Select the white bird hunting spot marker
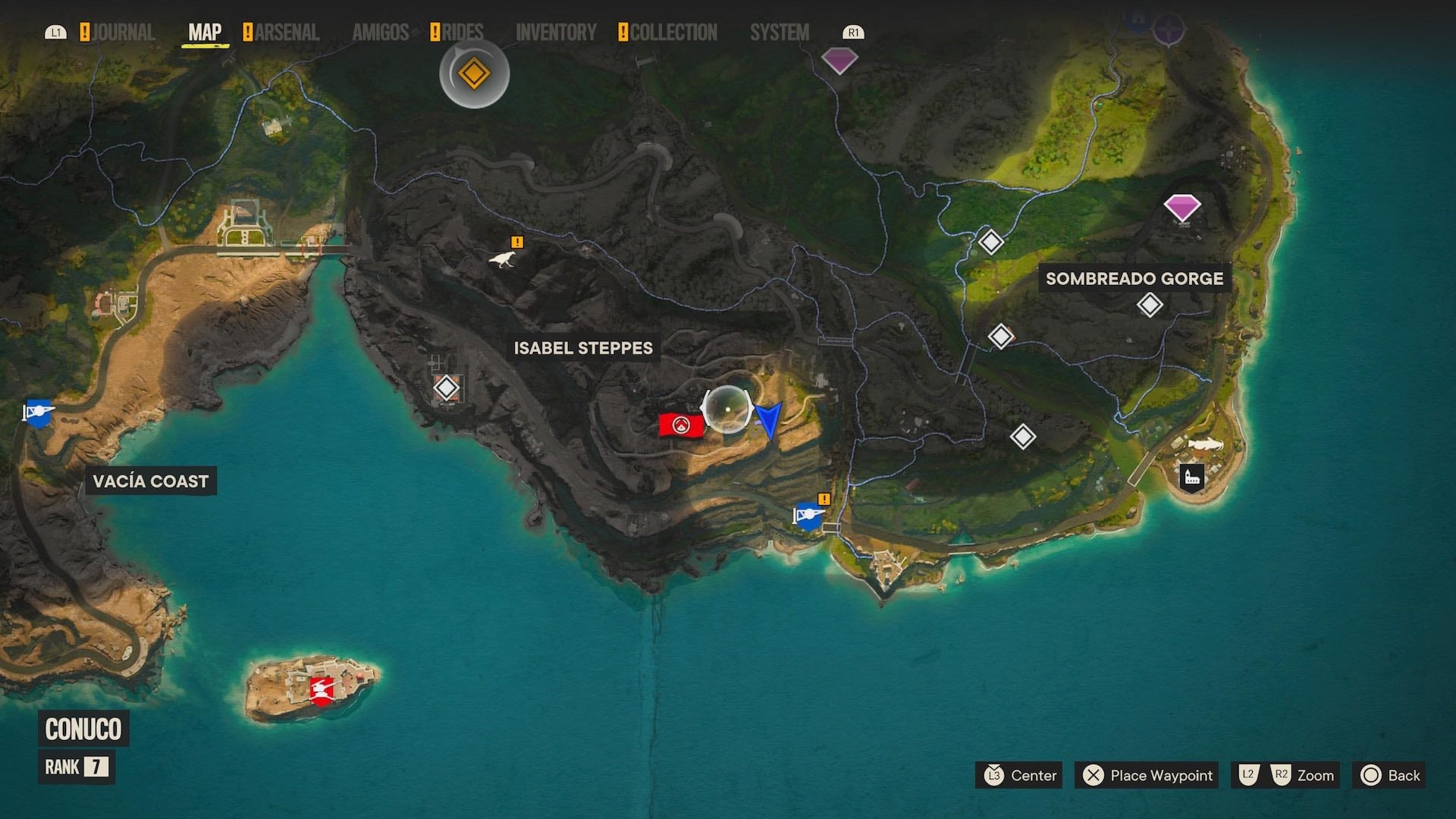This screenshot has width=1456, height=819. click(x=502, y=259)
